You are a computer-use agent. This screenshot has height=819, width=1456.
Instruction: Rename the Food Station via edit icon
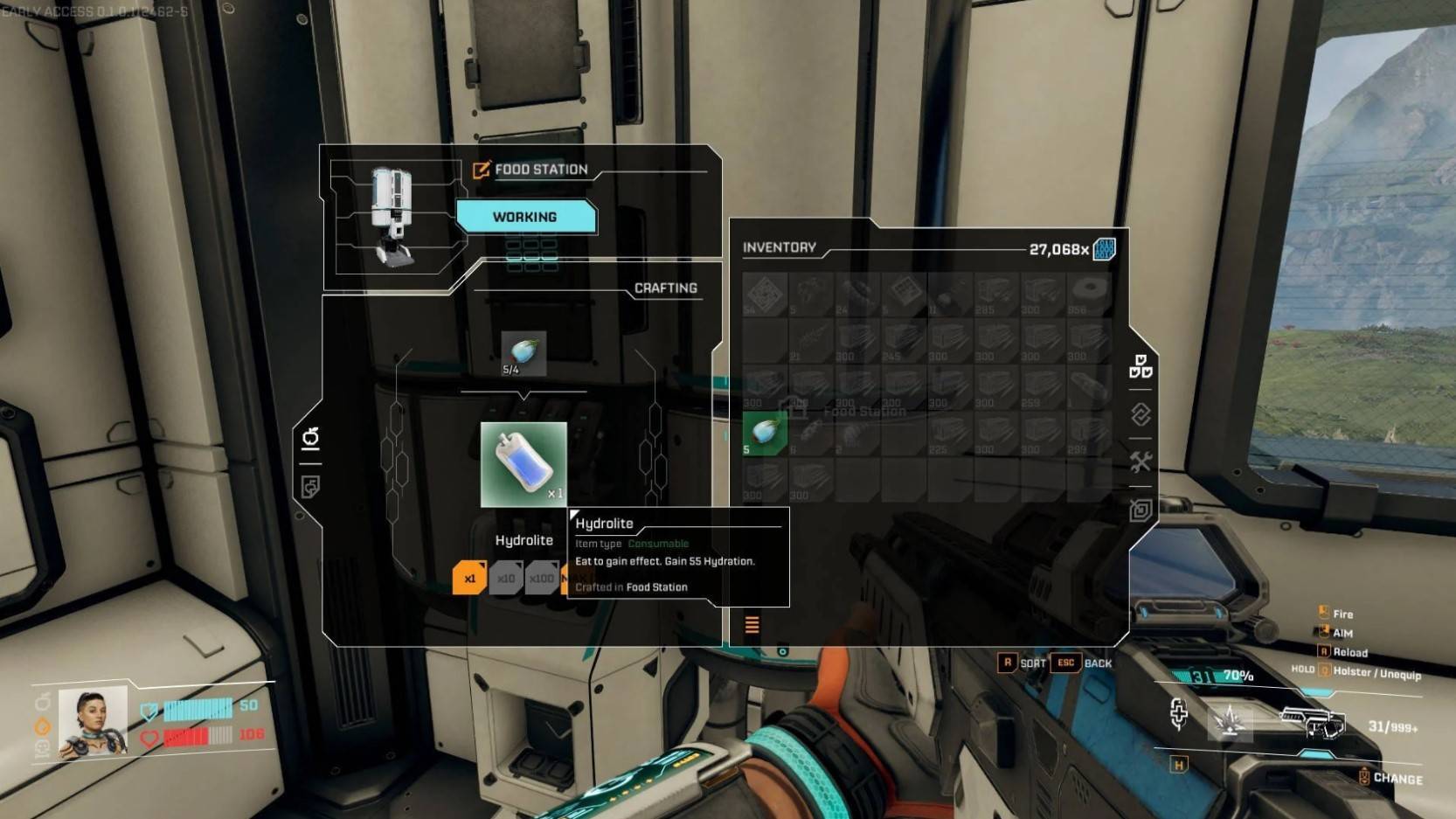pyautogui.click(x=481, y=170)
